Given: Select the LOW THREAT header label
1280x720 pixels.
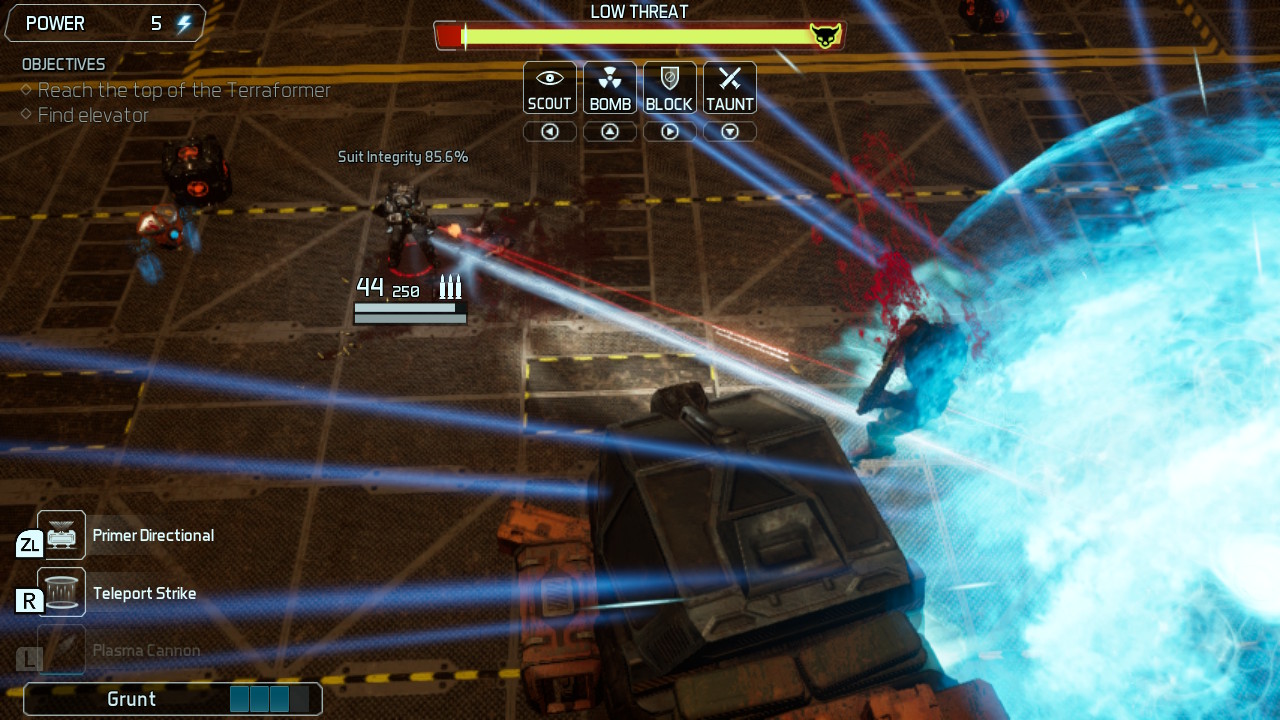Looking at the screenshot, I should click(x=640, y=12).
